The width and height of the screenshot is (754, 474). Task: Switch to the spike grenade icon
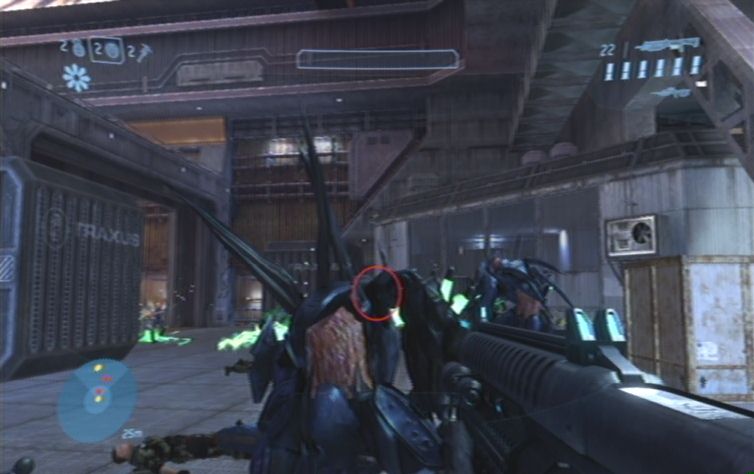point(144,50)
